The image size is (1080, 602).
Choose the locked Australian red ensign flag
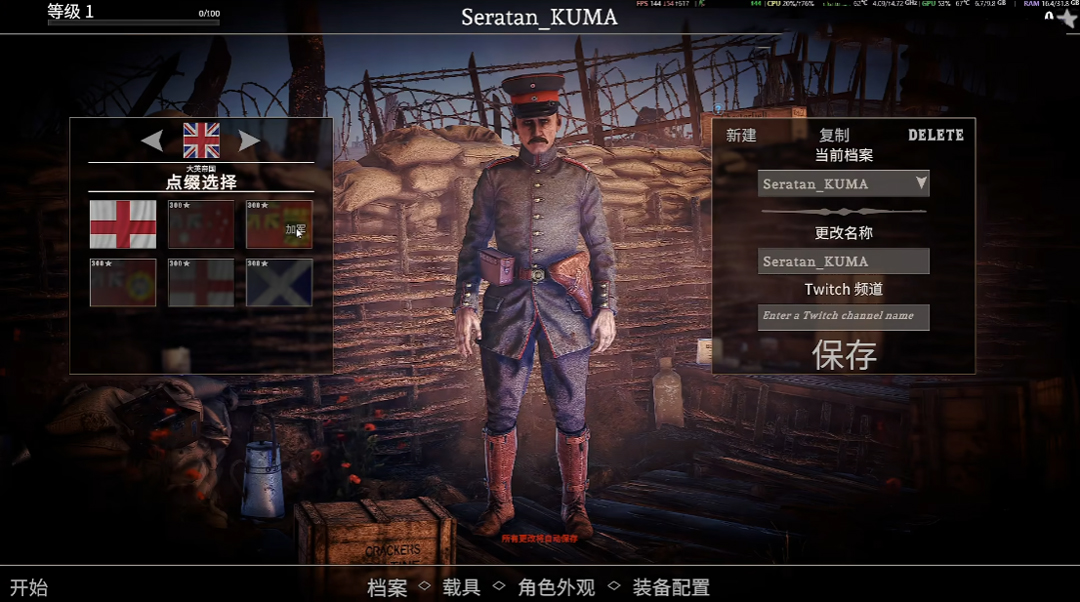coord(201,224)
